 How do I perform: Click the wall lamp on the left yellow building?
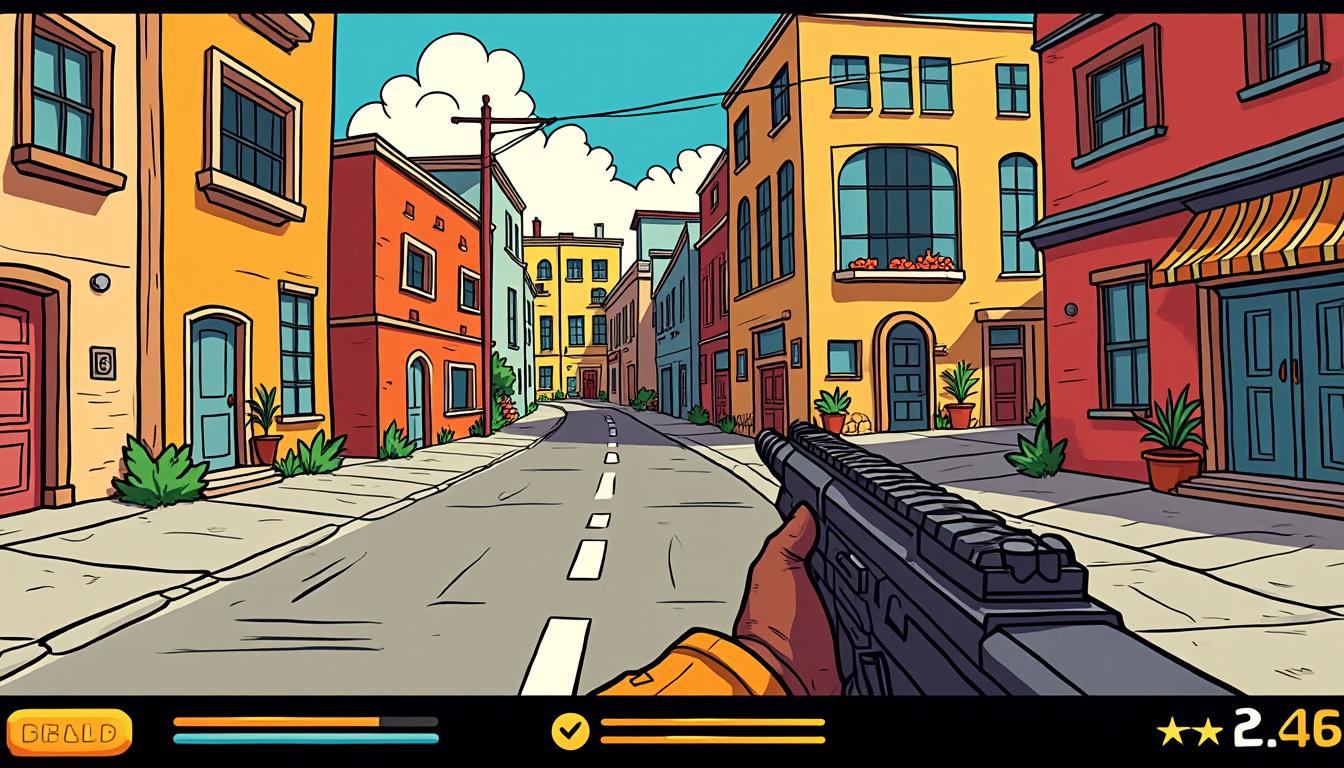tap(97, 284)
